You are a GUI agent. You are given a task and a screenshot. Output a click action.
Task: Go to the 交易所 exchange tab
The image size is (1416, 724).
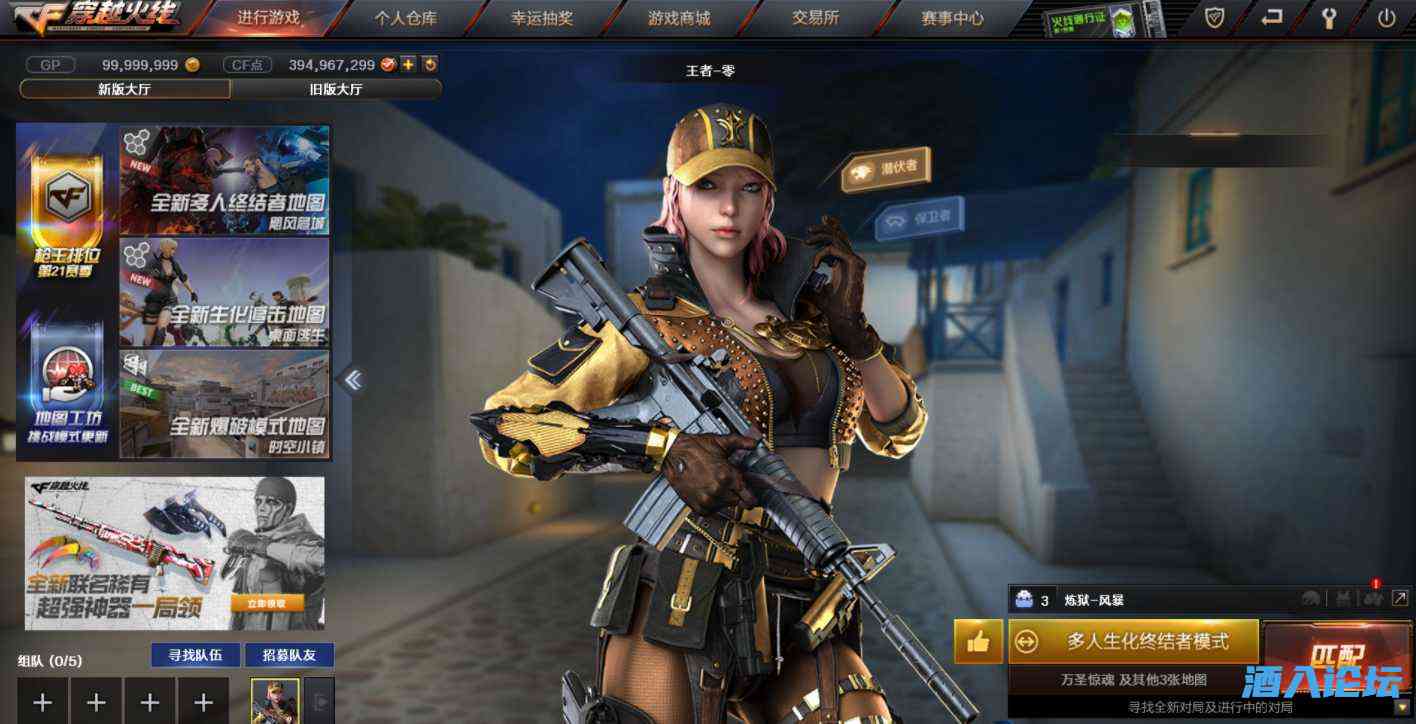tap(815, 18)
